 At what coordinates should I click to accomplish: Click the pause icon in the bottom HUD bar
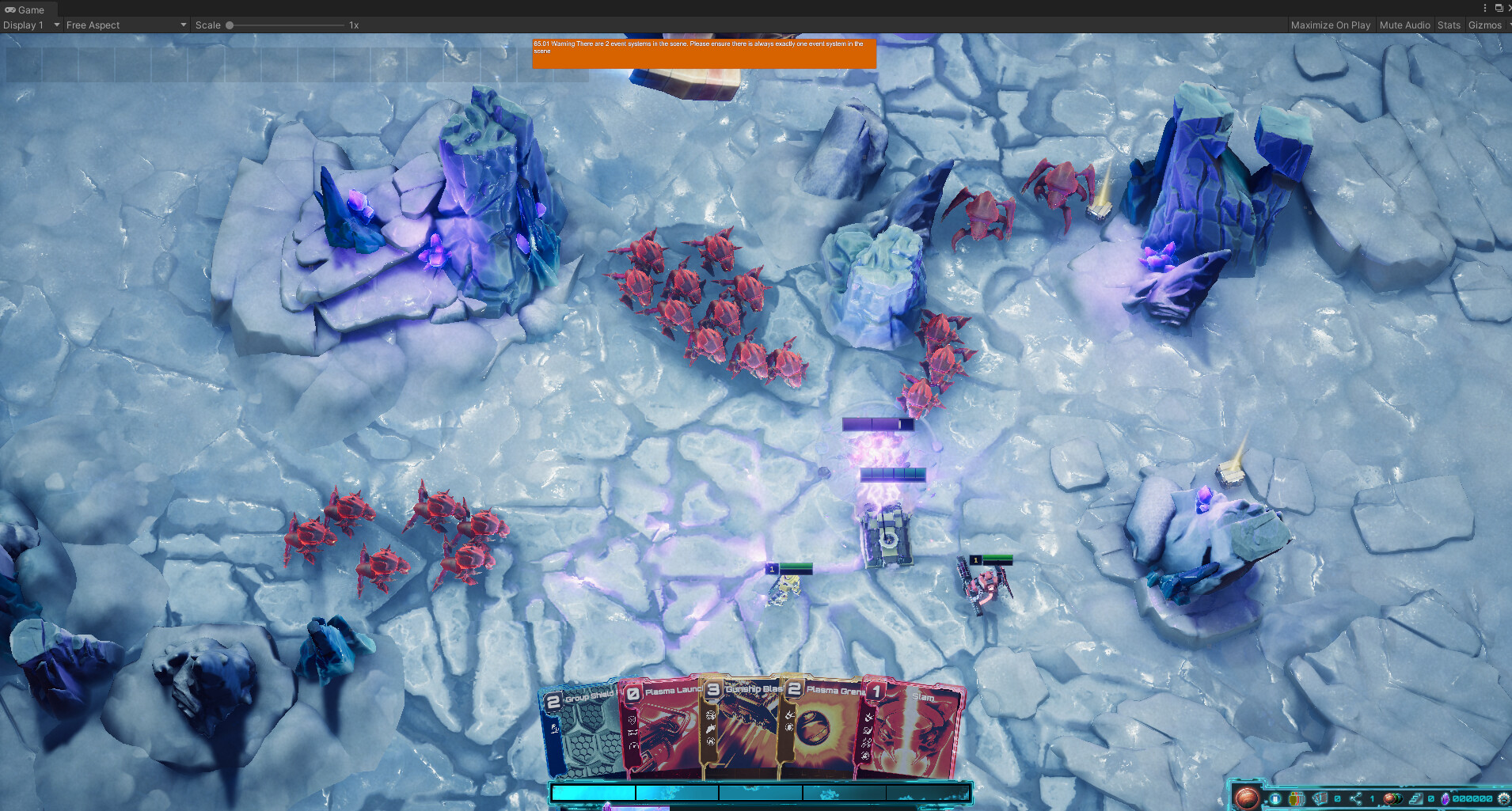[x=1275, y=798]
